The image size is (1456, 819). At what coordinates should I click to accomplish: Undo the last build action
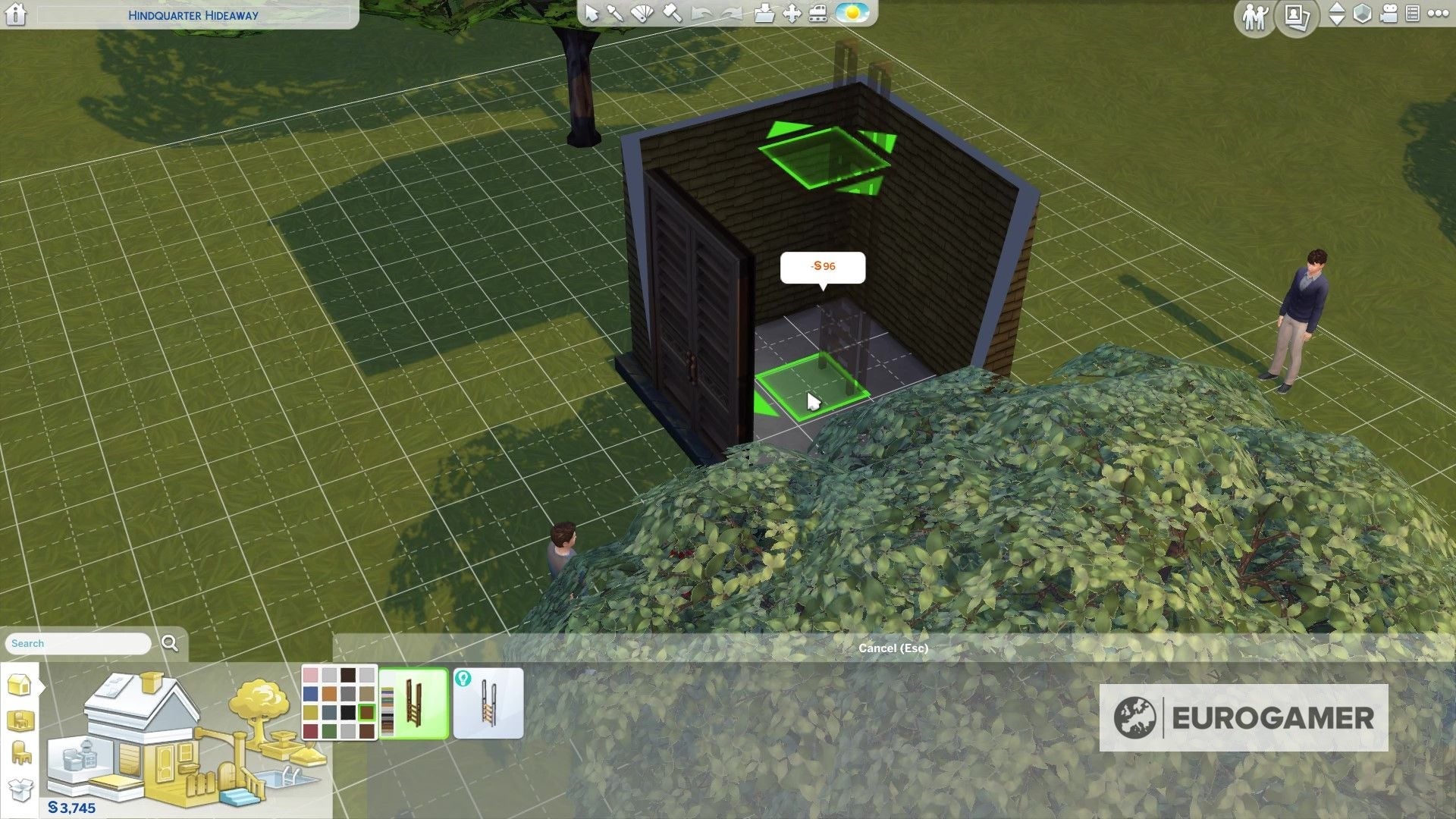698,14
